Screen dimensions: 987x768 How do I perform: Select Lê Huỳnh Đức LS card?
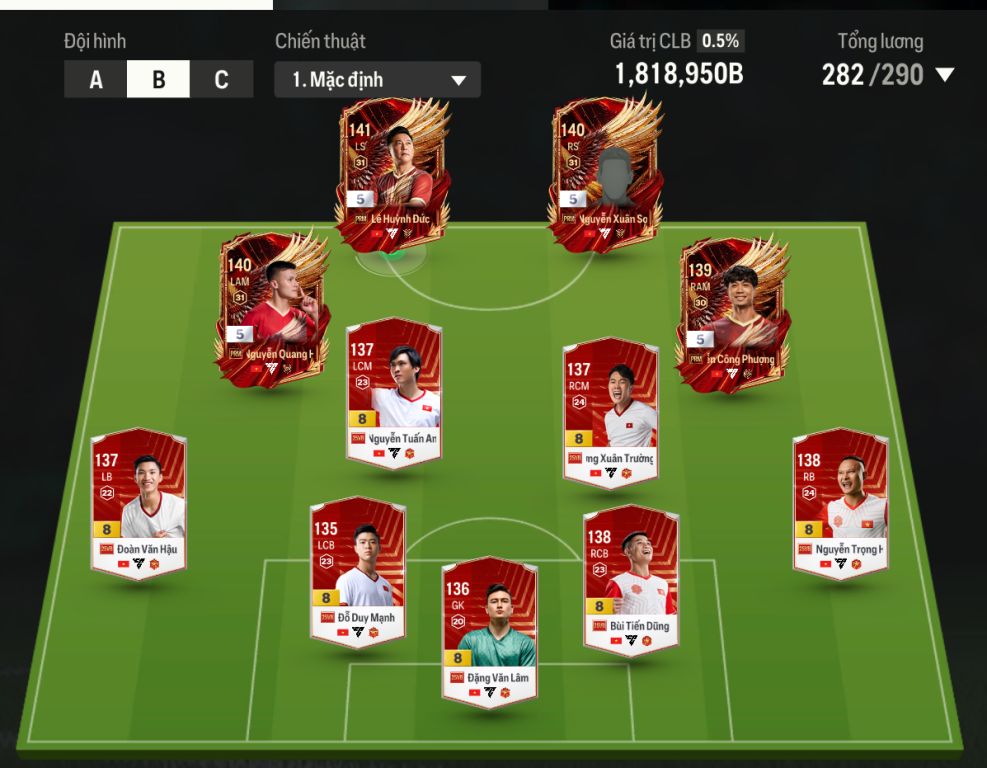(390, 172)
